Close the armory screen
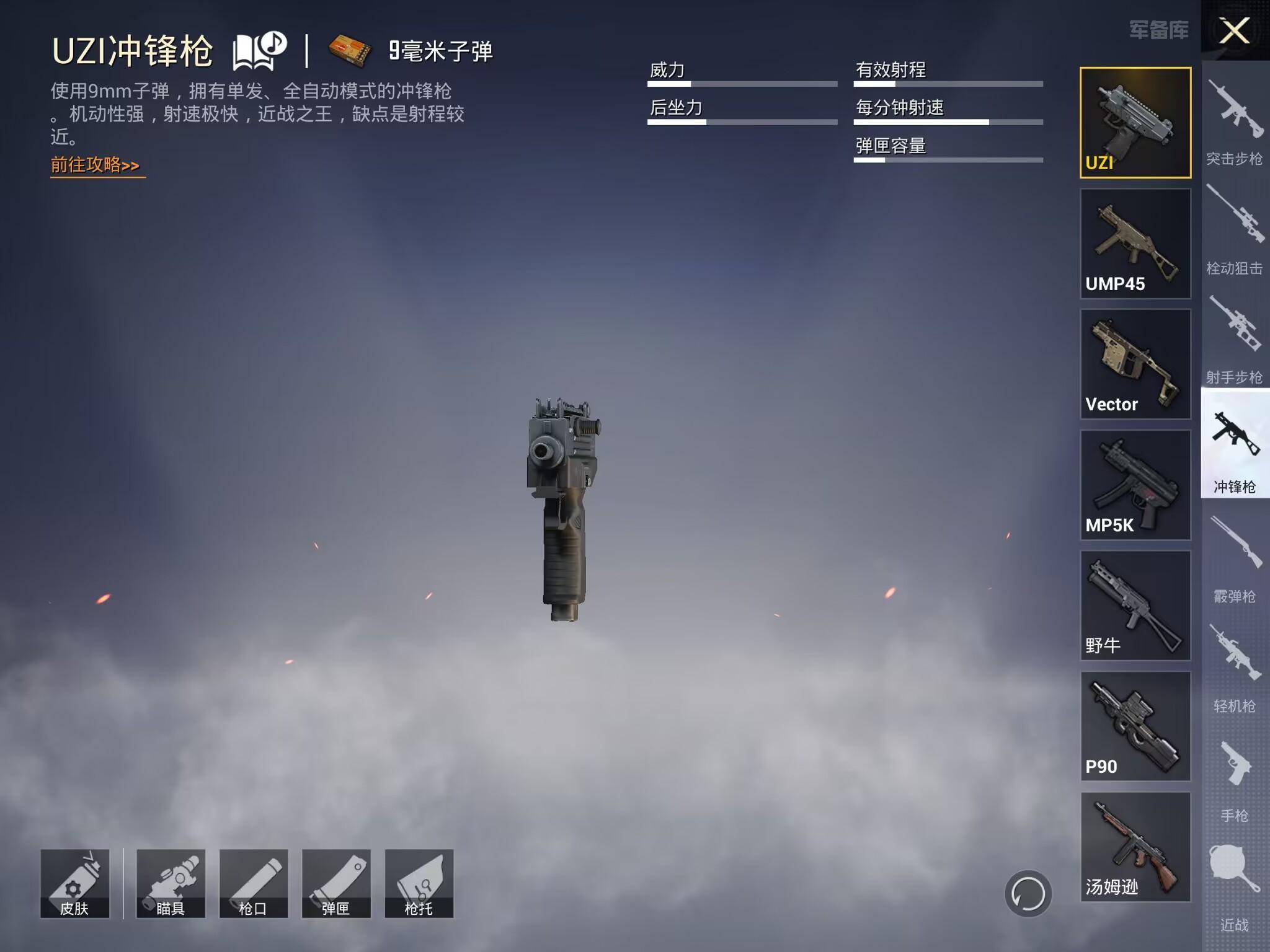 (x=1234, y=30)
